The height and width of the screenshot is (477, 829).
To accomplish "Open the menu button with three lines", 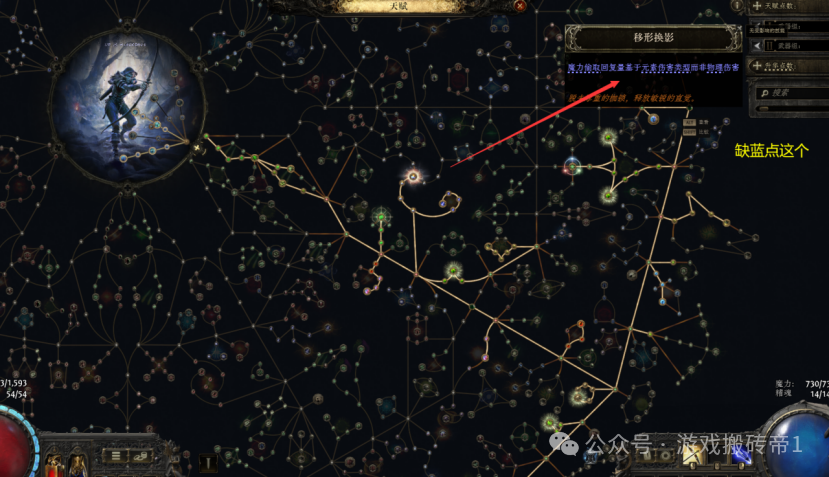I will click(x=116, y=457).
